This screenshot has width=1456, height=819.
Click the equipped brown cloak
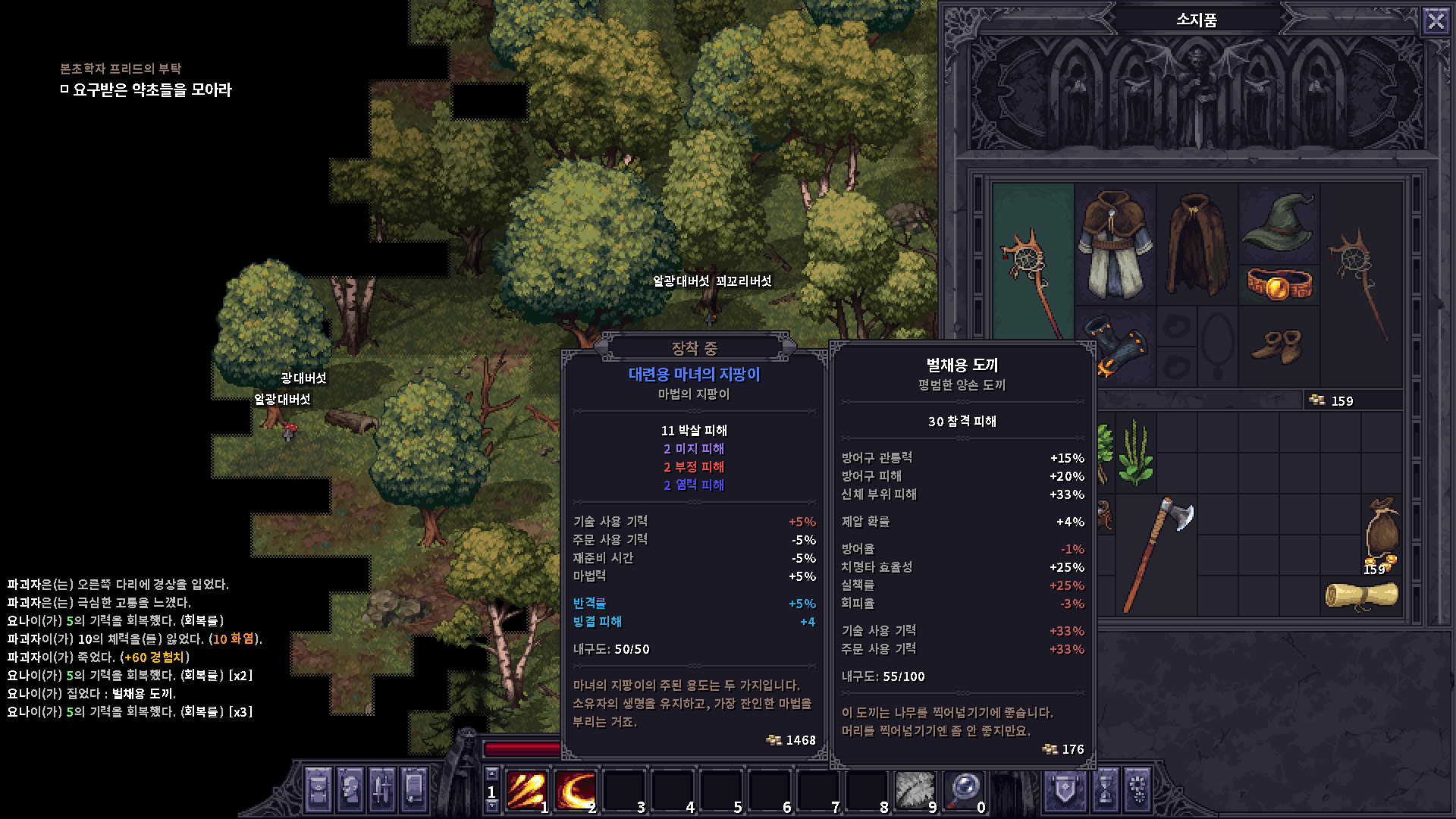(1196, 244)
